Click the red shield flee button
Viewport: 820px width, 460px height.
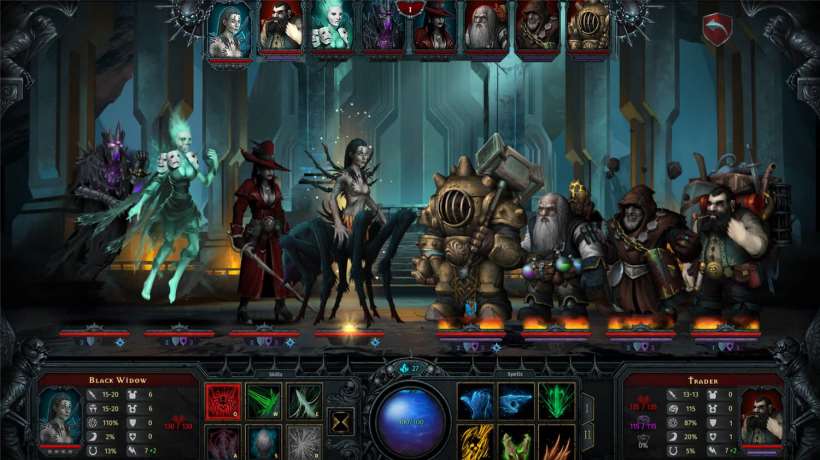tap(717, 29)
